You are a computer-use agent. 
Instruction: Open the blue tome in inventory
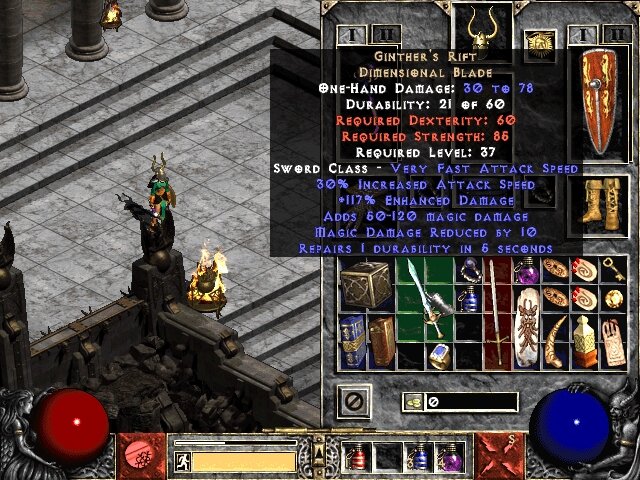point(350,339)
